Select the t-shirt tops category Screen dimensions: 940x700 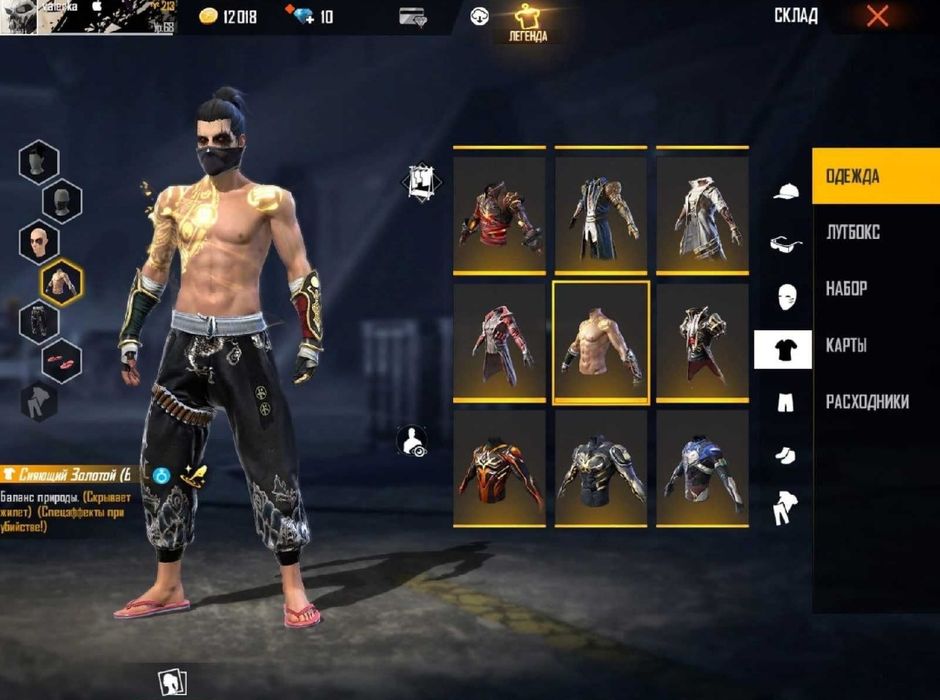pos(783,350)
